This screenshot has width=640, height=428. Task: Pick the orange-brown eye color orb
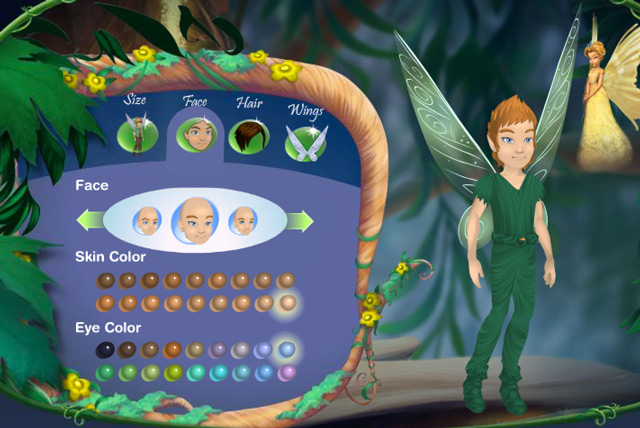tap(173, 350)
